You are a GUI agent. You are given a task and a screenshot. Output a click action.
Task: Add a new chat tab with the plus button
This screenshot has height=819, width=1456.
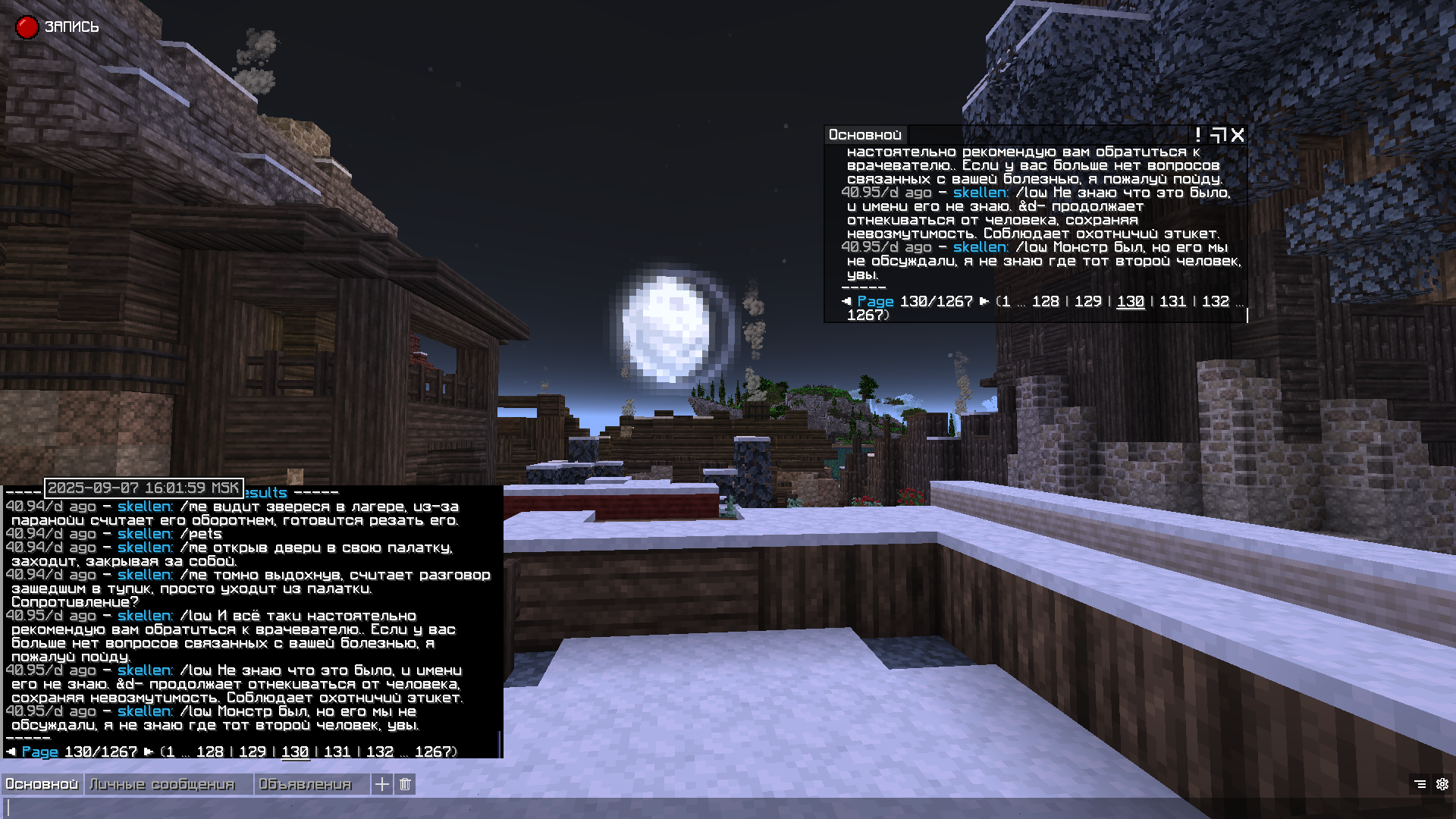[x=382, y=784]
